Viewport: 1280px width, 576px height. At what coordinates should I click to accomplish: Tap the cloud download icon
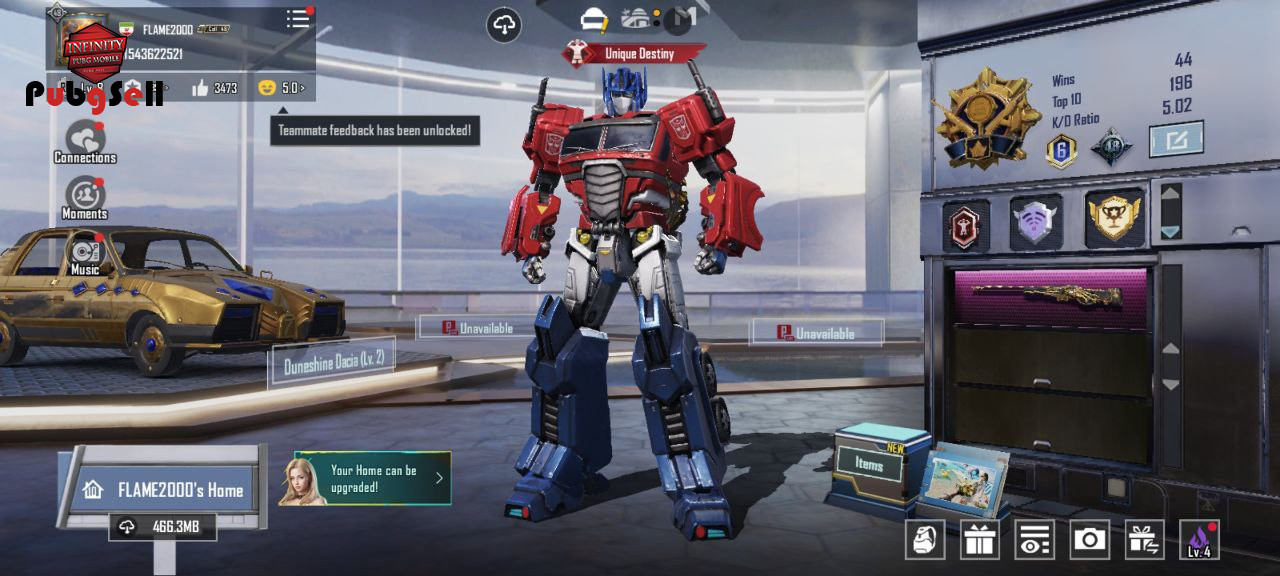point(504,26)
